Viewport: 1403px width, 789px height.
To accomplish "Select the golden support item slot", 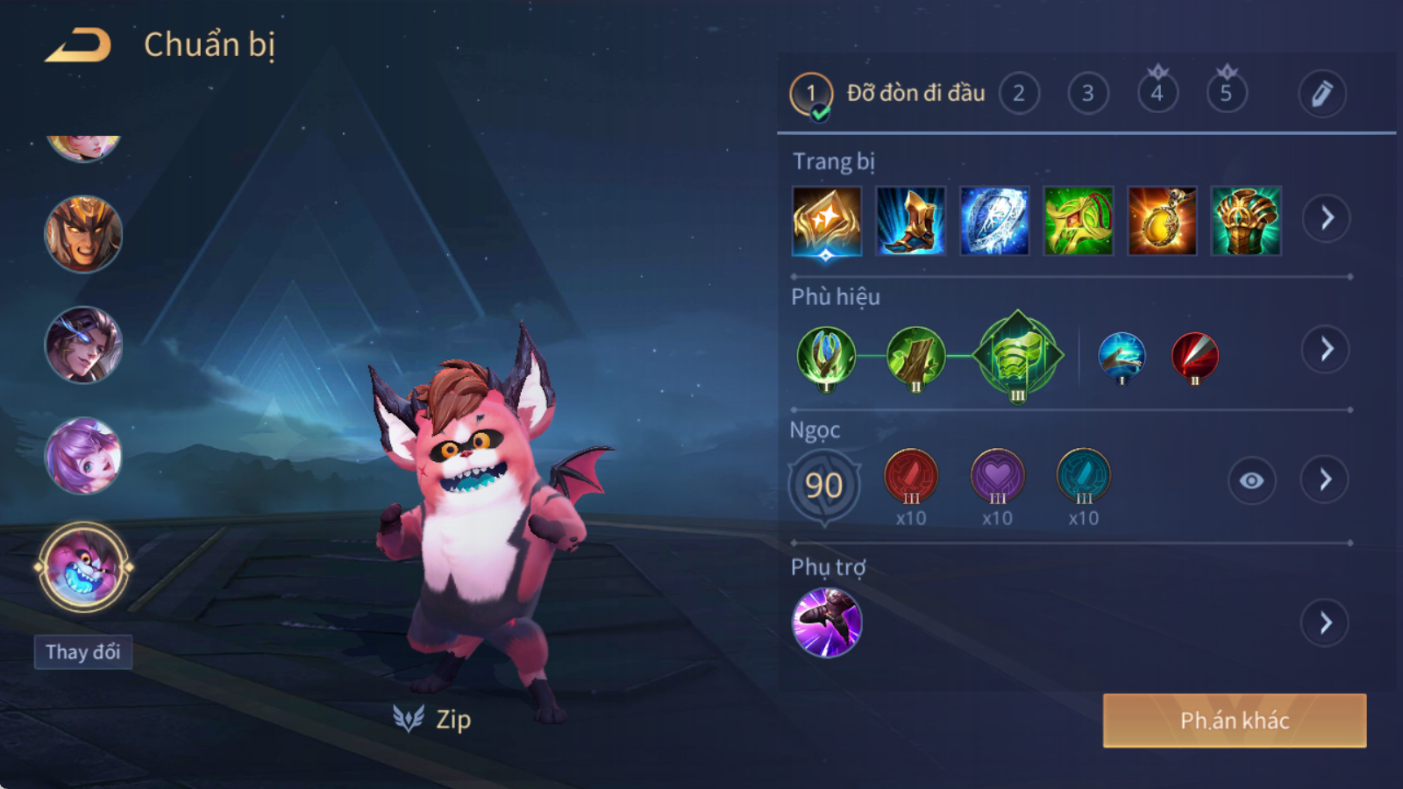I will tap(827, 220).
